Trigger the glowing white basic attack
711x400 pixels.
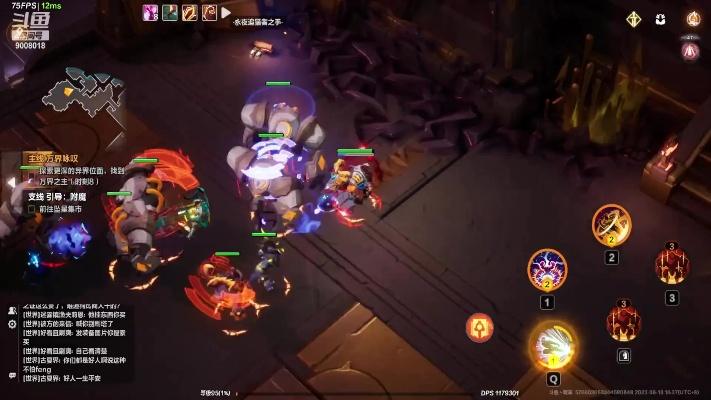[553, 345]
